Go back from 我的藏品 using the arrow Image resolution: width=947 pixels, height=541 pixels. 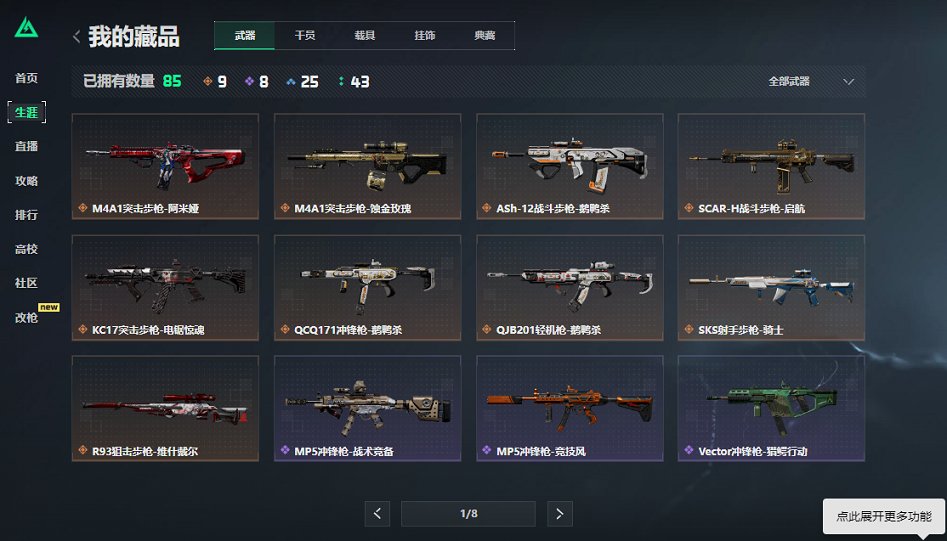click(77, 37)
